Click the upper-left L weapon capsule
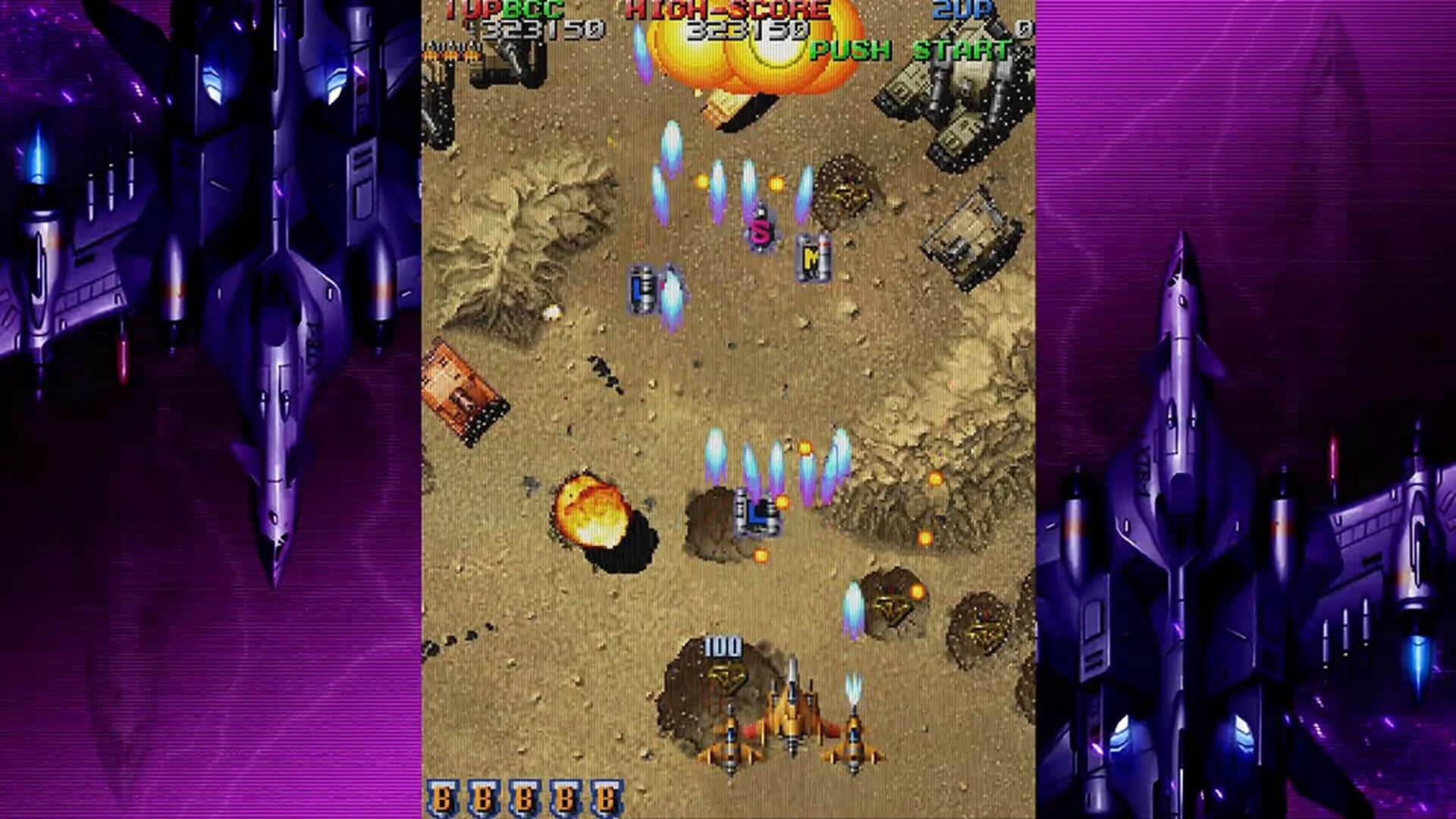The image size is (1456, 819). tap(641, 288)
